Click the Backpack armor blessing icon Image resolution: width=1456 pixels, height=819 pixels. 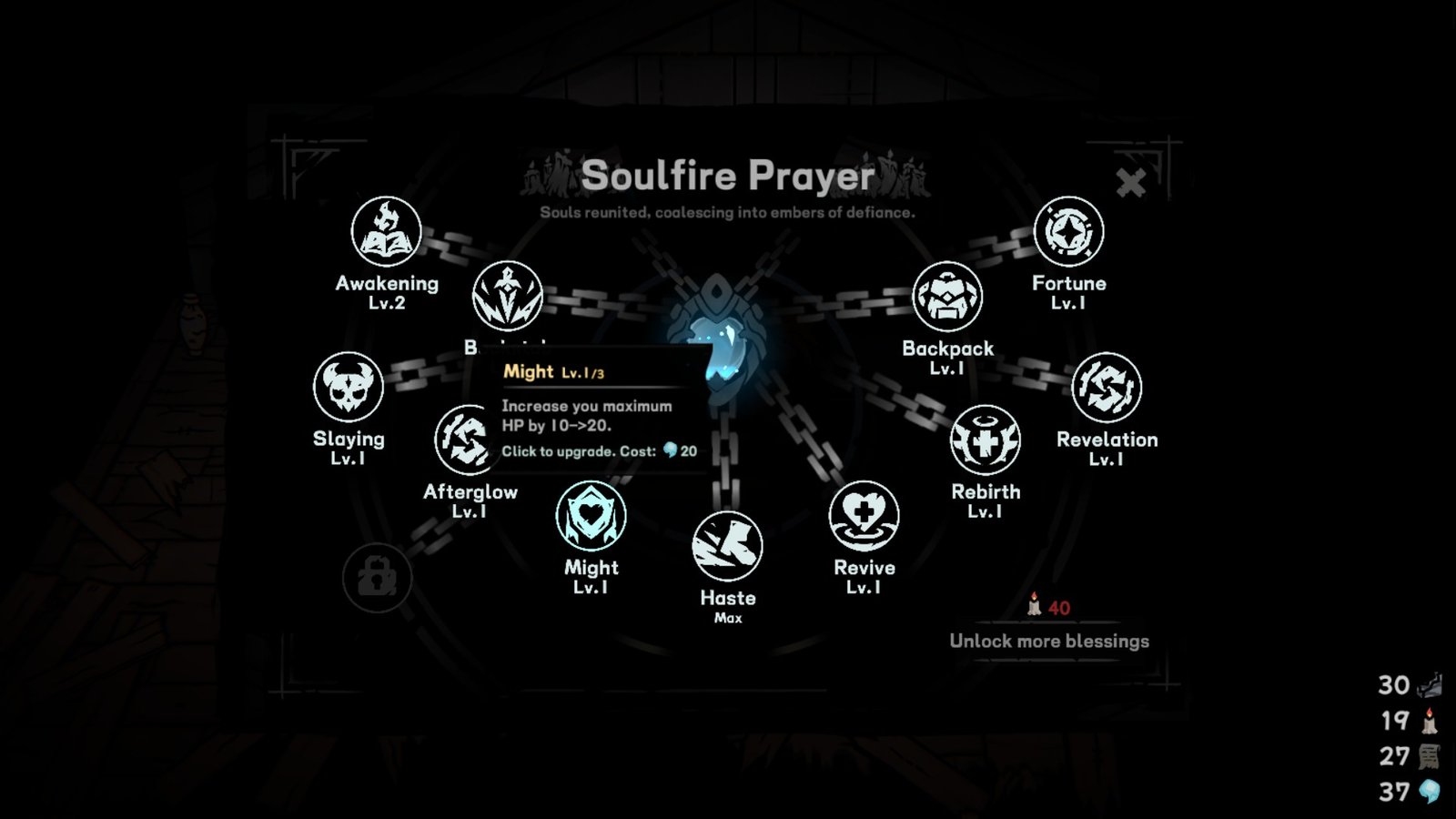[948, 296]
